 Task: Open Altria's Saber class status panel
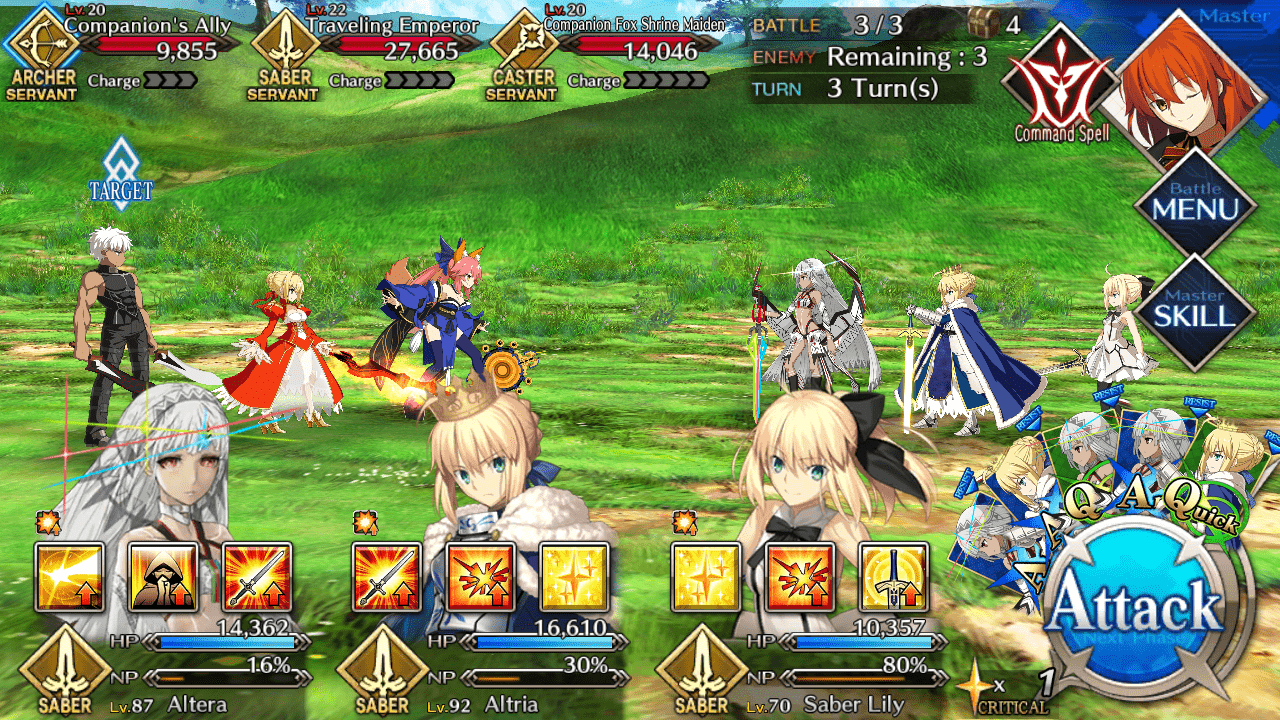pyautogui.click(x=382, y=672)
